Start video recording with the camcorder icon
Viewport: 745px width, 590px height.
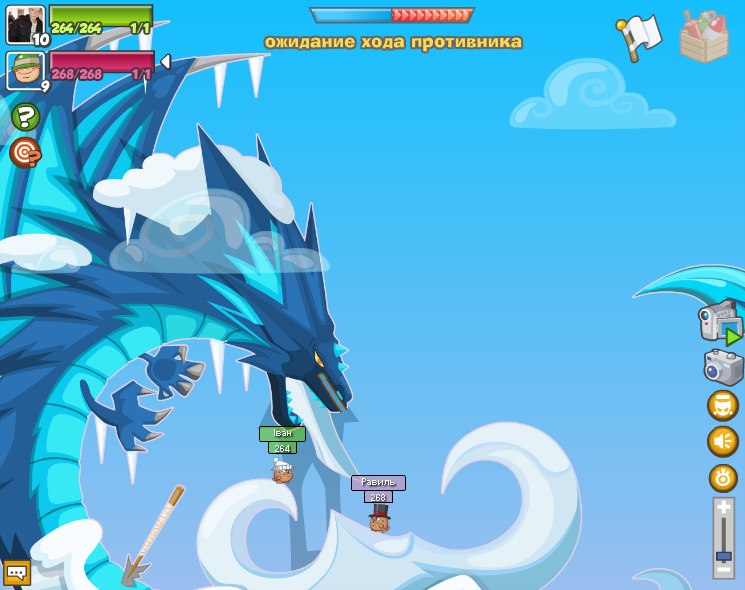(x=720, y=321)
